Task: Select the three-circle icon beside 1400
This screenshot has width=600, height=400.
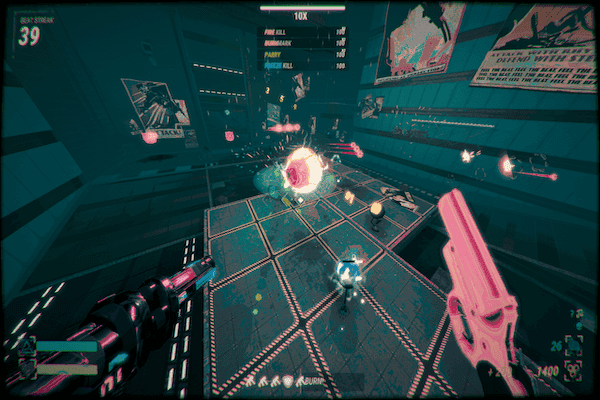Action: tap(574, 371)
